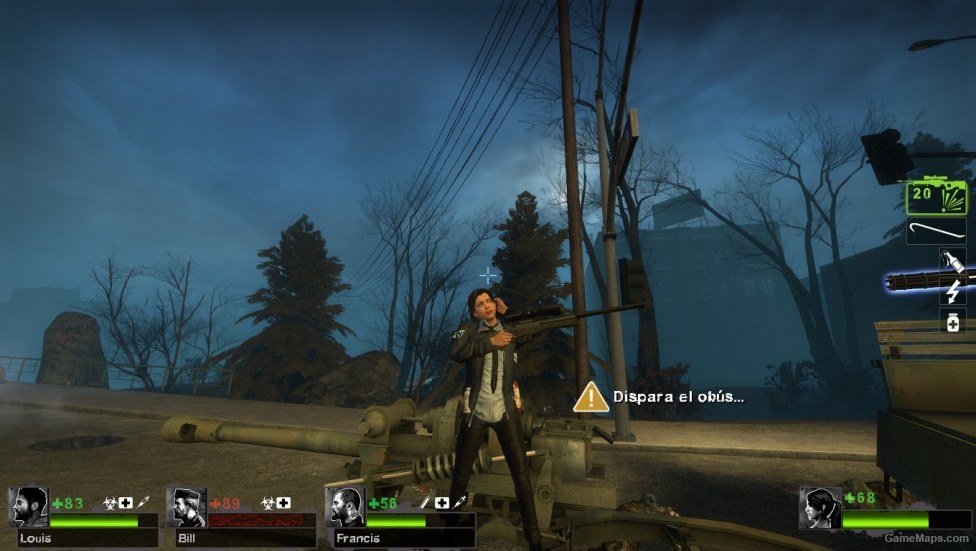This screenshot has width=976, height=551.
Task: Use the pain pills bottle slot
Action: (x=950, y=321)
